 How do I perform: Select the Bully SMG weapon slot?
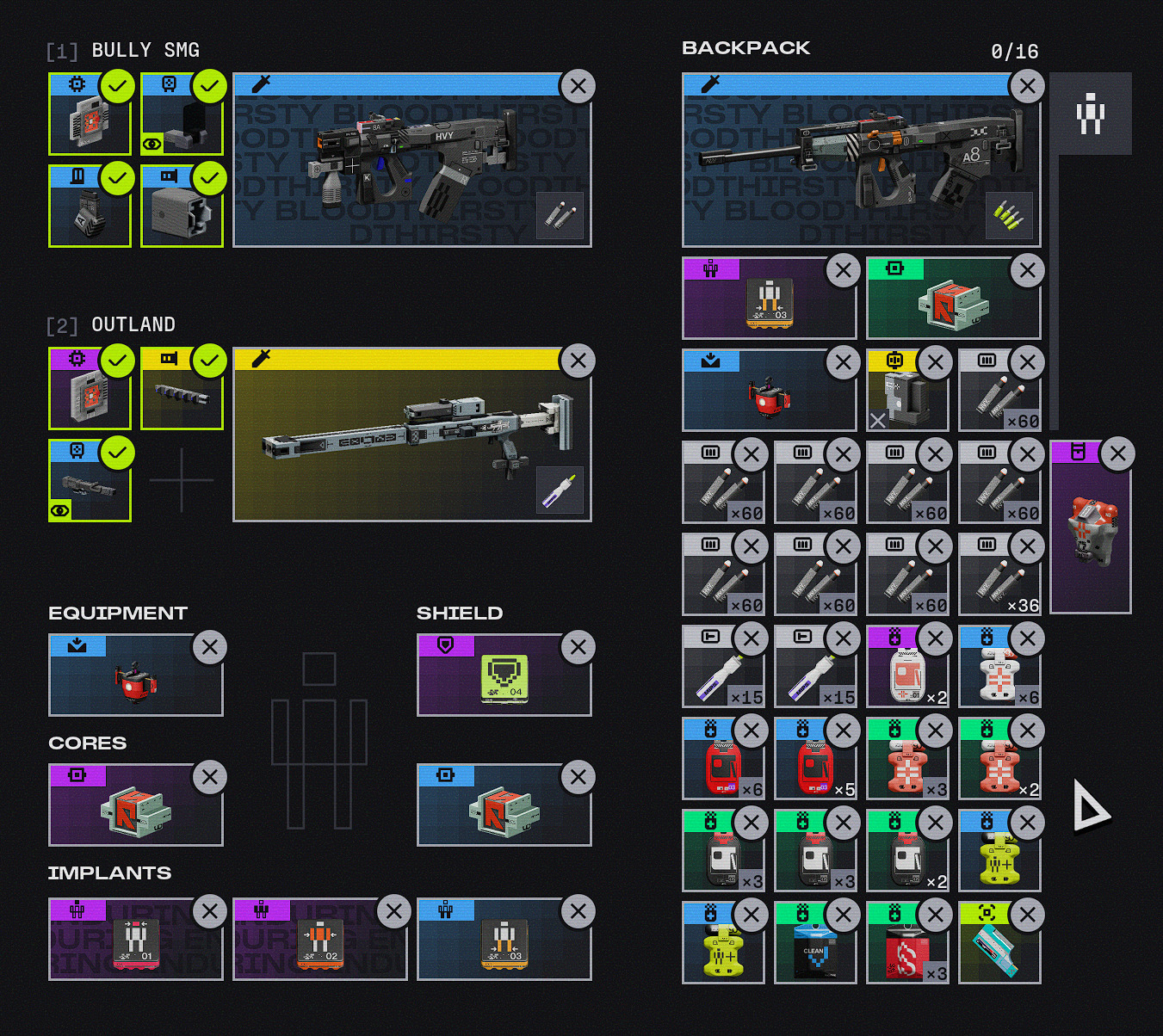411,169
